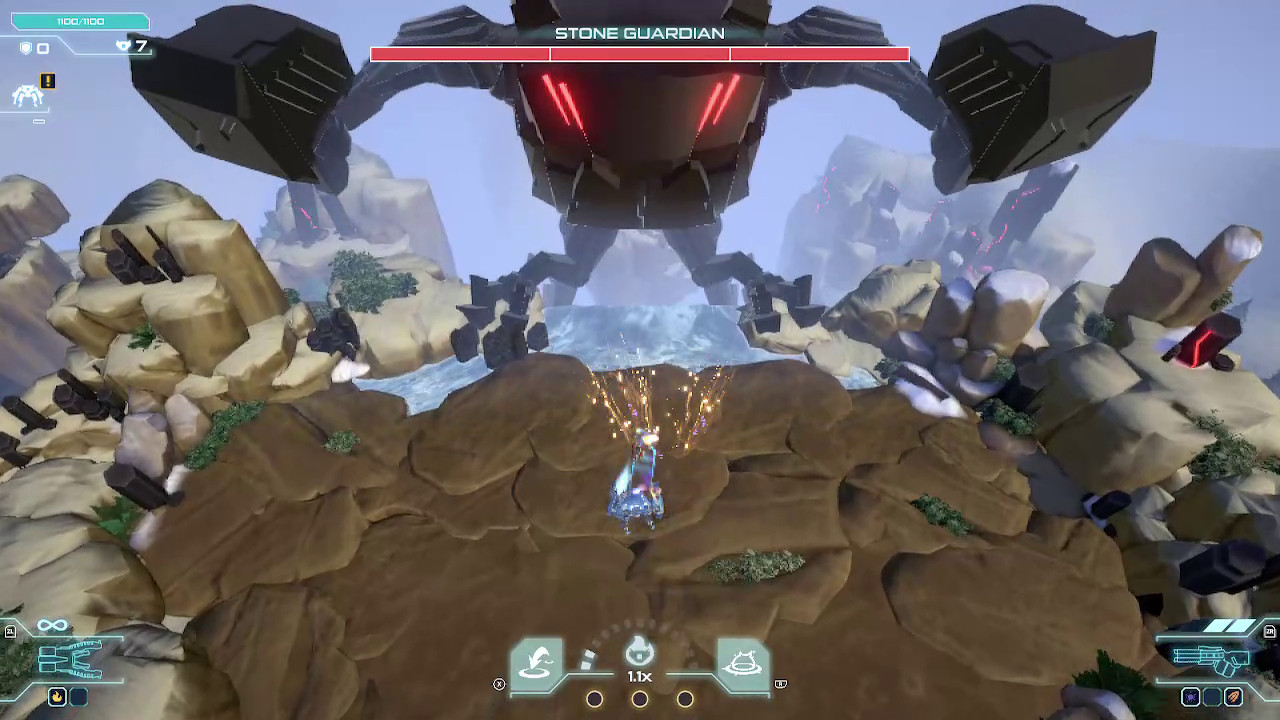Click the winged shield counter showing 7
Viewport: 1280px width, 720px height.
tap(130, 46)
